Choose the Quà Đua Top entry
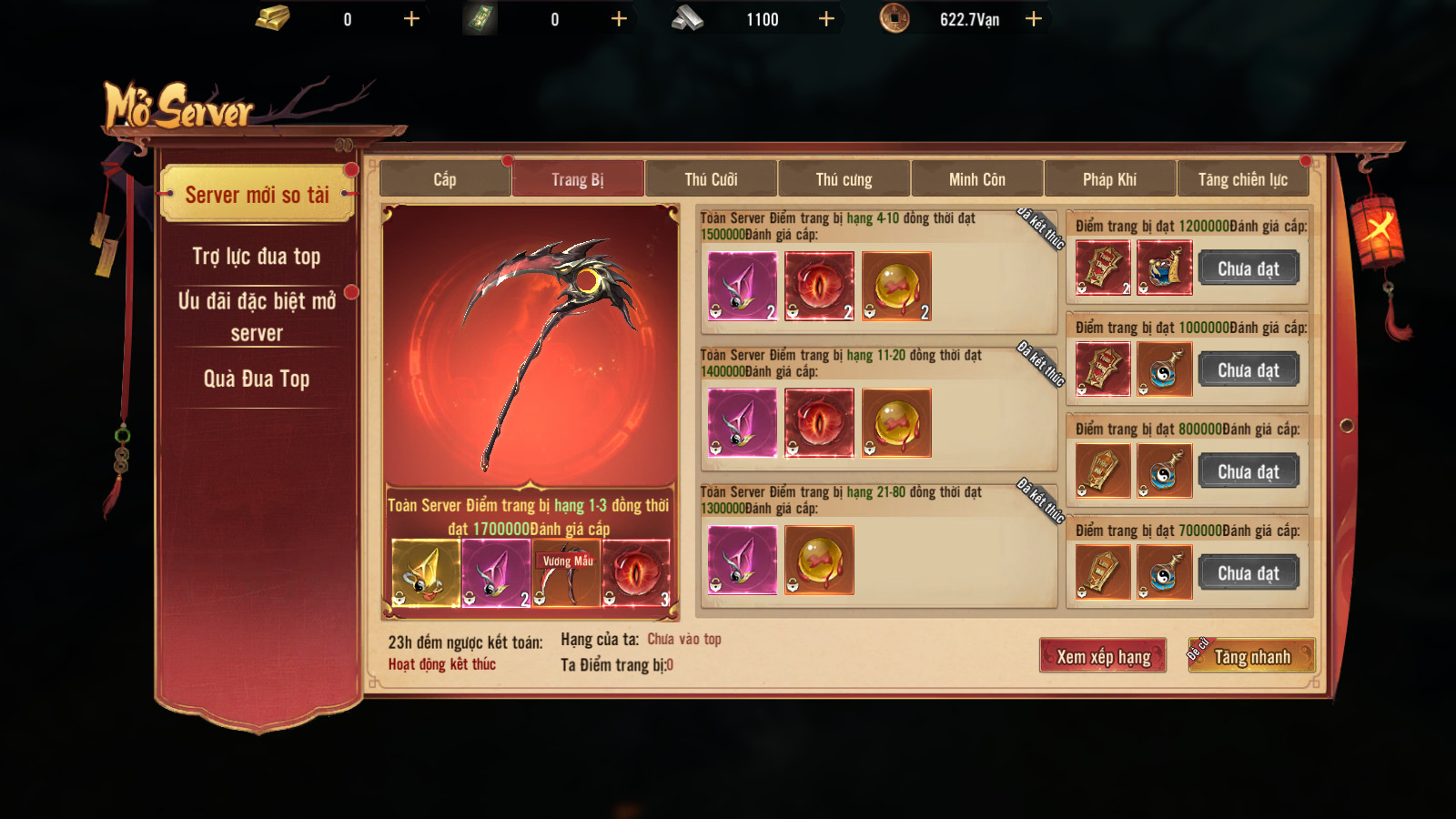 257,379
